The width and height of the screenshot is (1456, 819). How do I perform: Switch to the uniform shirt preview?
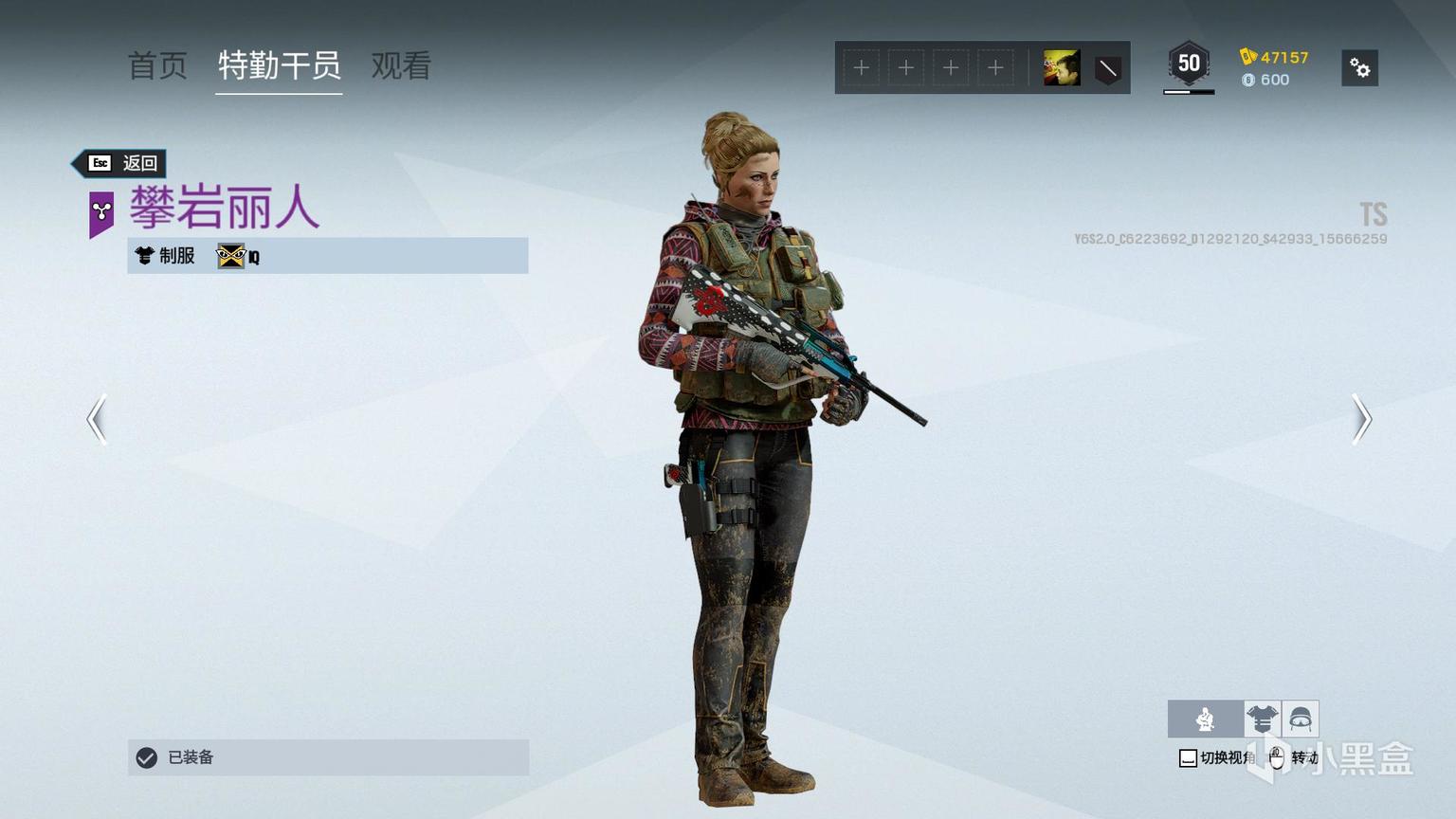(1262, 719)
